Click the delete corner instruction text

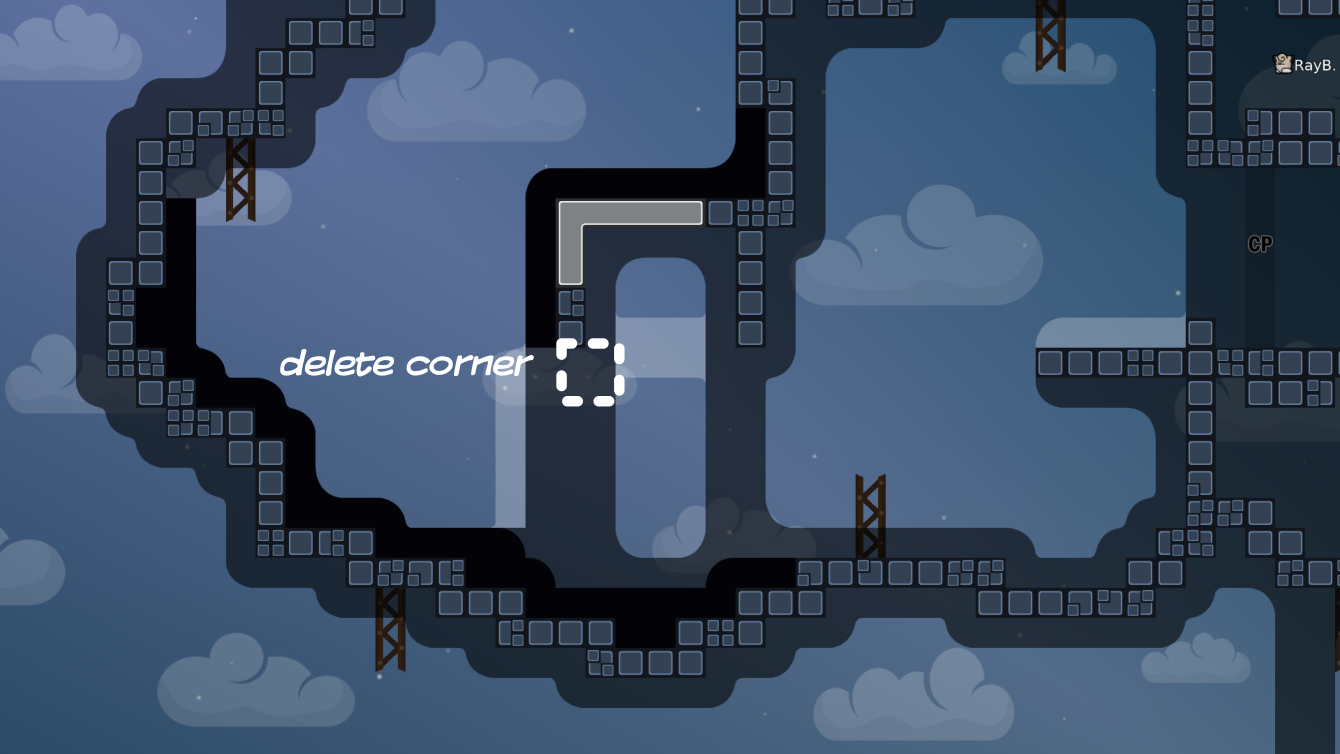coord(404,363)
